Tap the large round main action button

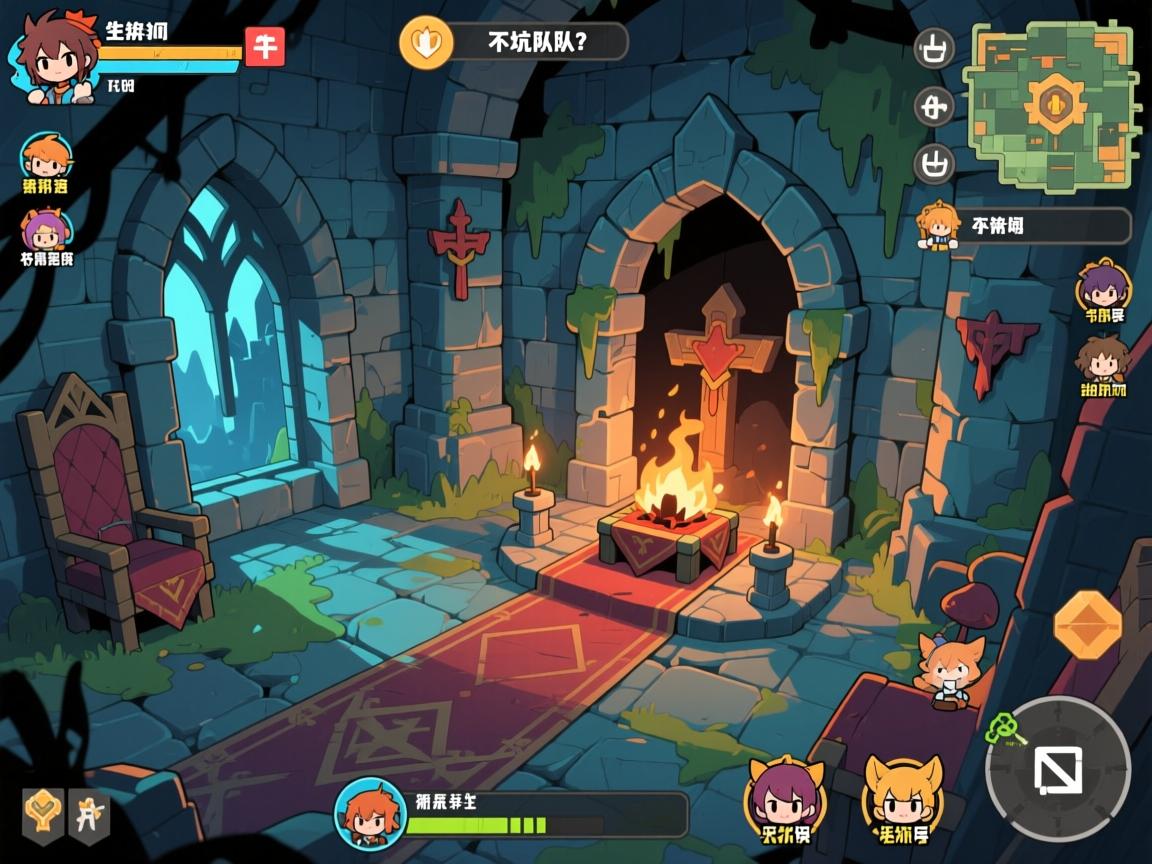point(1057,768)
